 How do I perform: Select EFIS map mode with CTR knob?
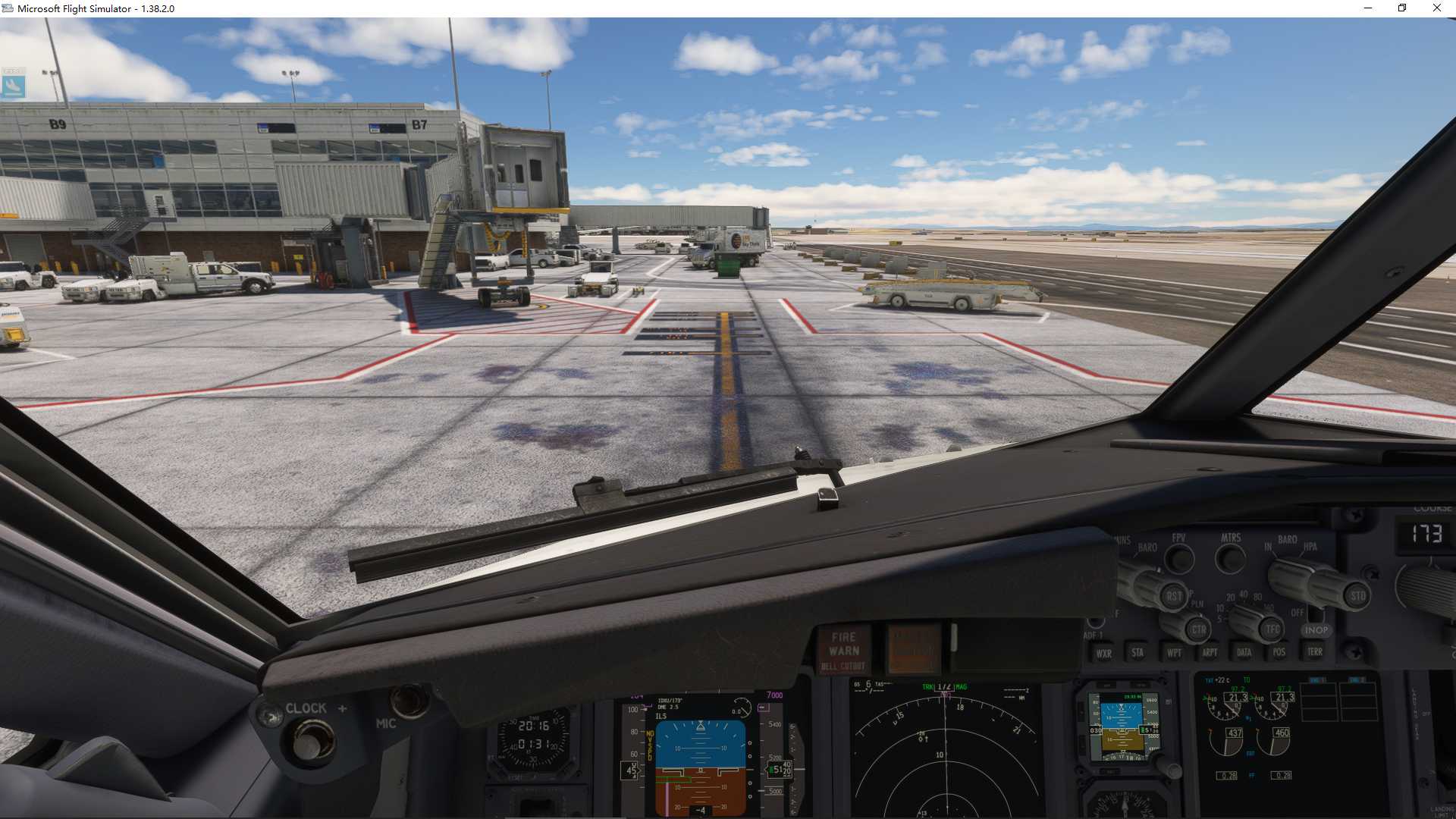pos(1199,630)
